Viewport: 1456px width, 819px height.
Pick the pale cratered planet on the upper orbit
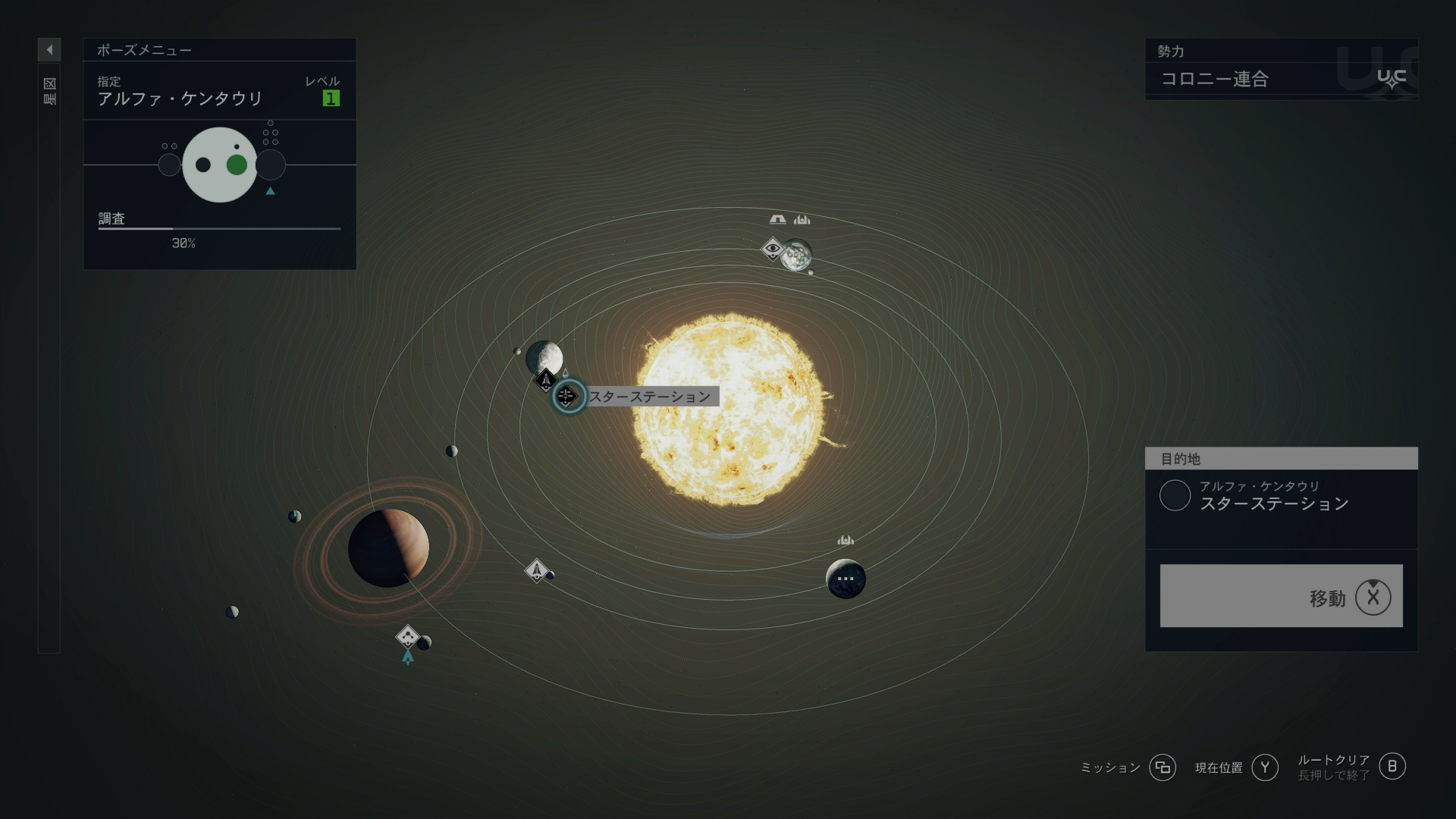pos(797,255)
